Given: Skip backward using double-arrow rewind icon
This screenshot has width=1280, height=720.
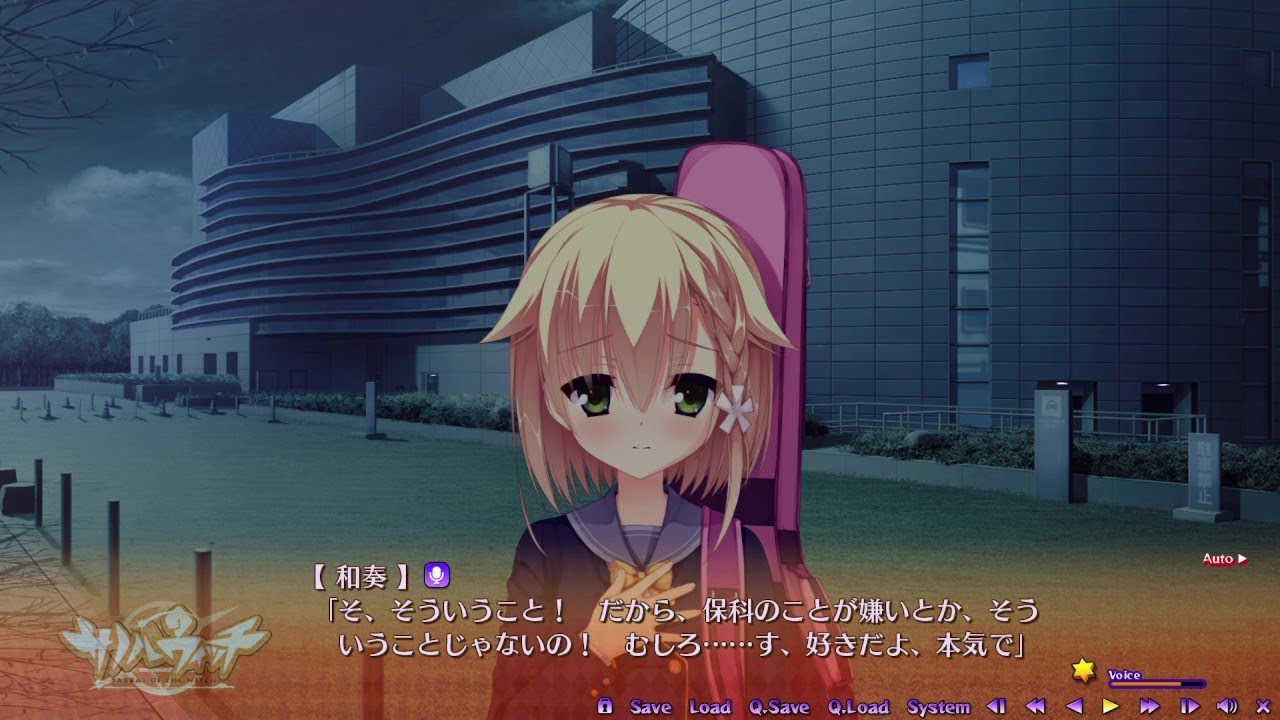Looking at the screenshot, I should click(x=1037, y=706).
